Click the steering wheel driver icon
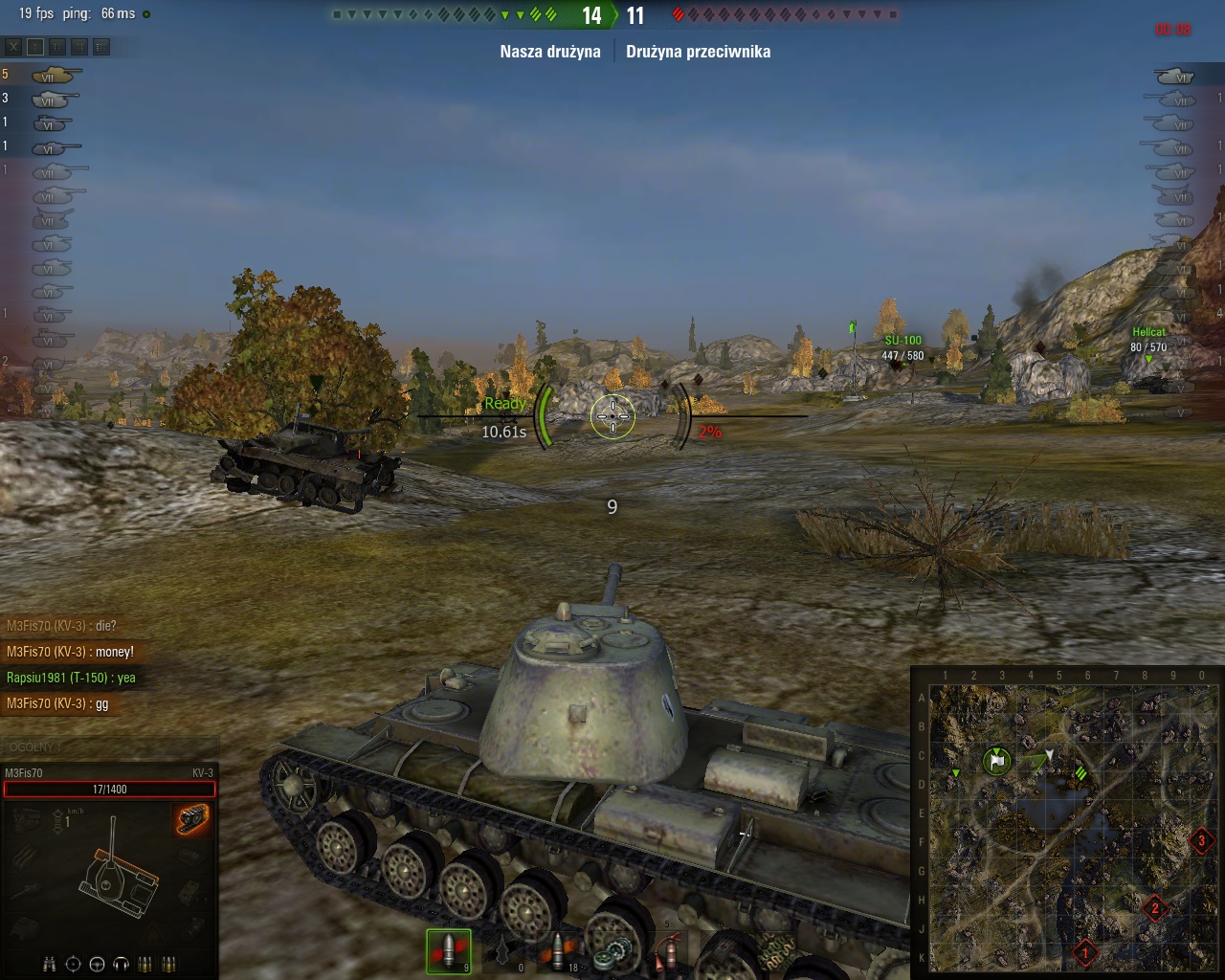Viewport: 1225px width, 980px height. (97, 964)
